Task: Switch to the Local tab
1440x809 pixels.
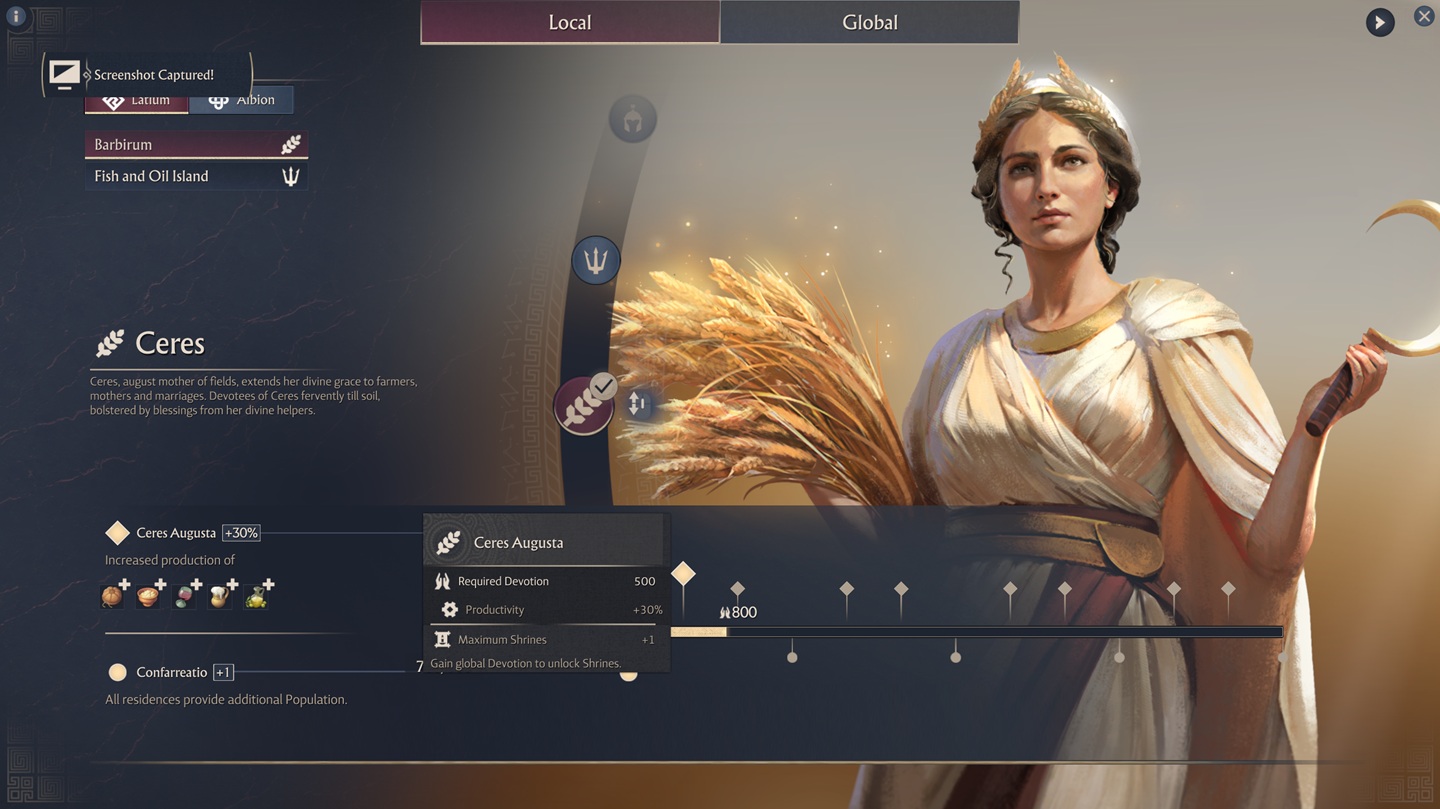Action: tap(569, 22)
